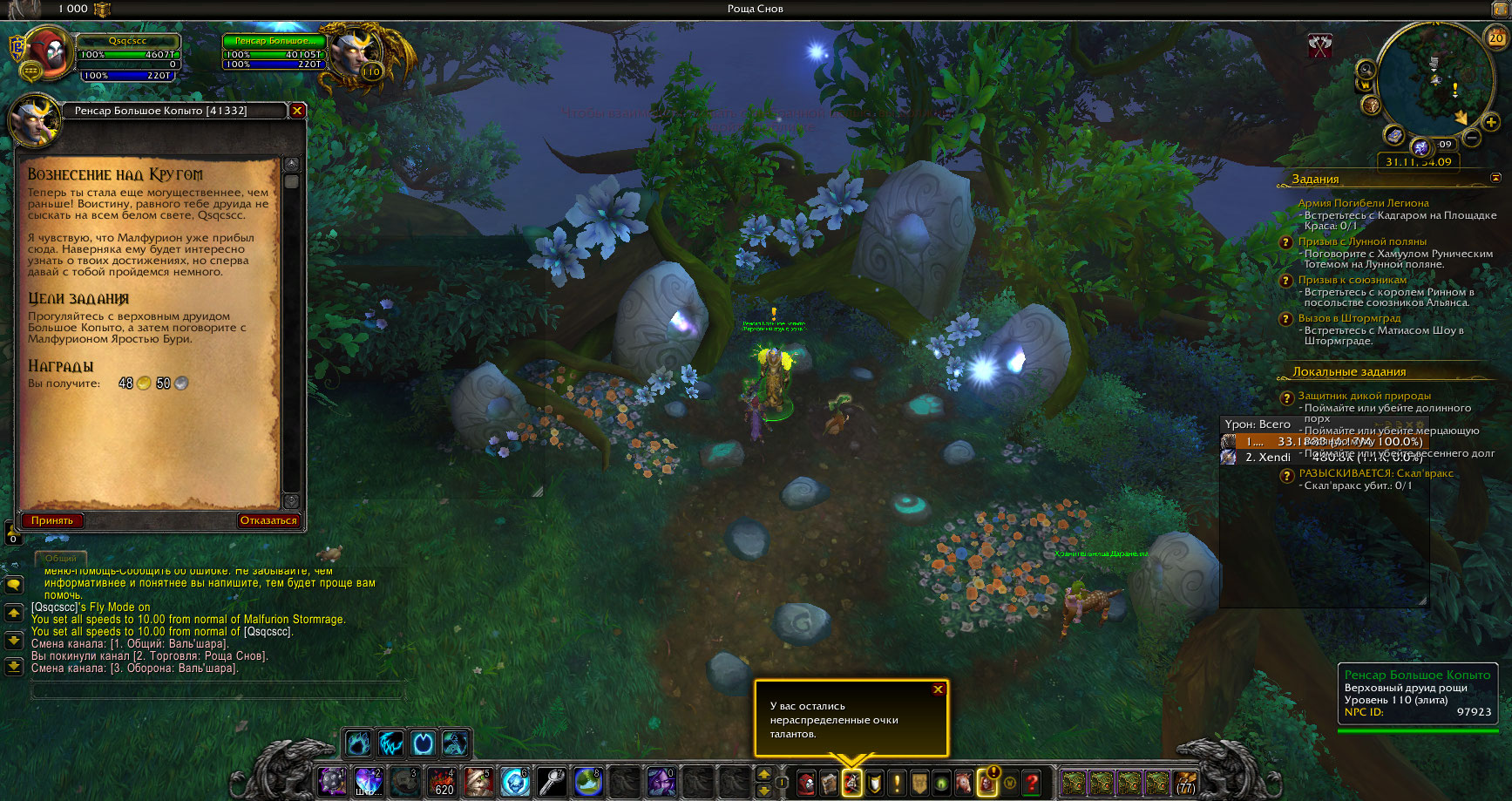This screenshot has height=801, width=1512.
Task: Dismiss the unspent talent points tooltip
Action: (939, 689)
